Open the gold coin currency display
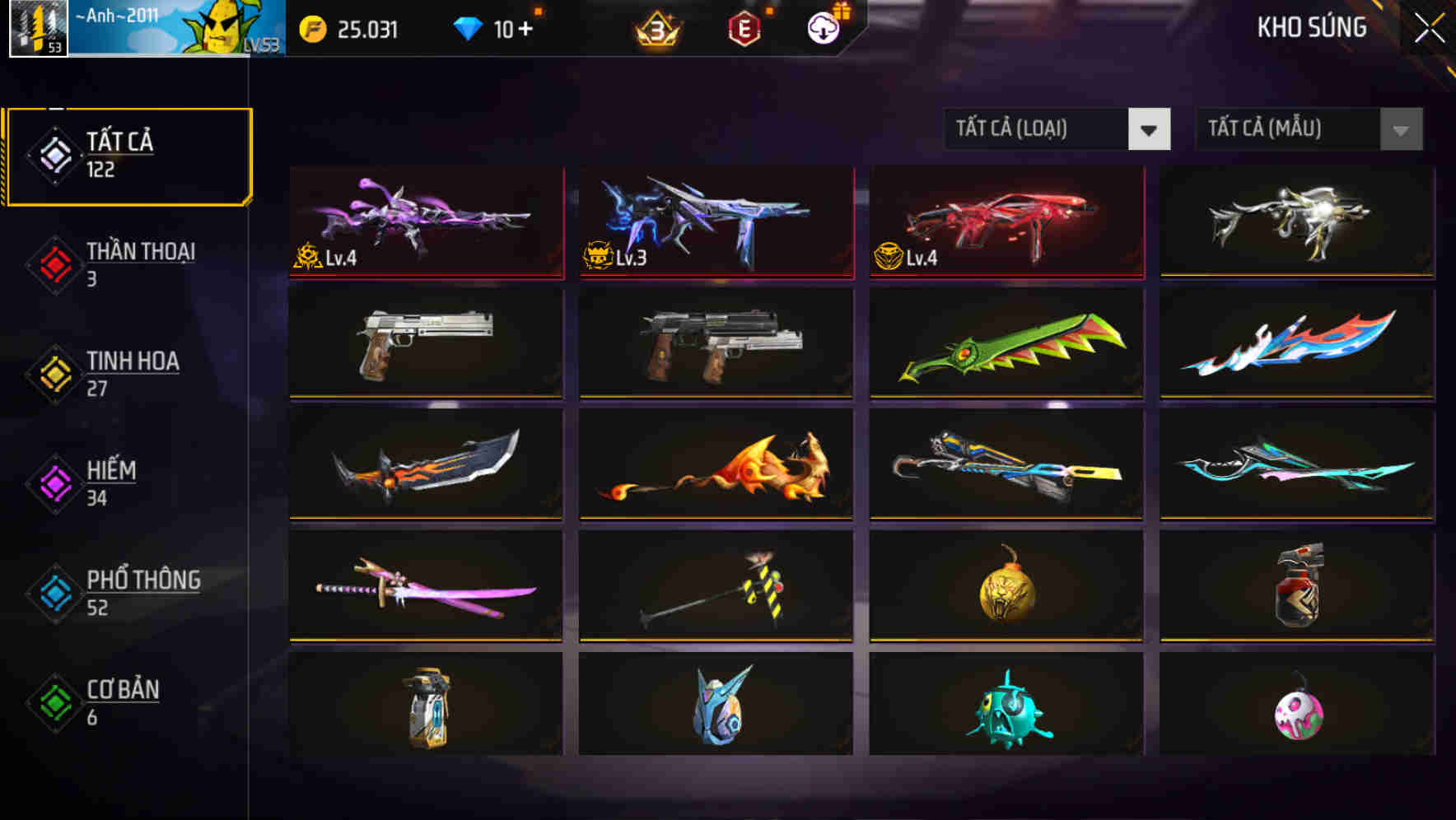1456x820 pixels. click(314, 27)
